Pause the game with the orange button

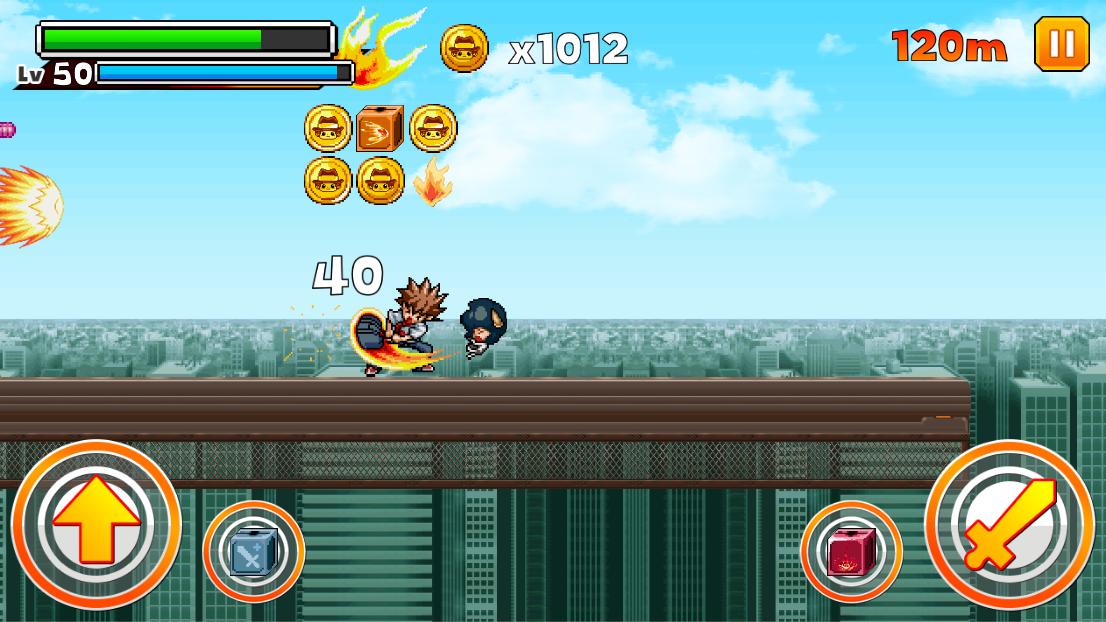(x=1061, y=44)
